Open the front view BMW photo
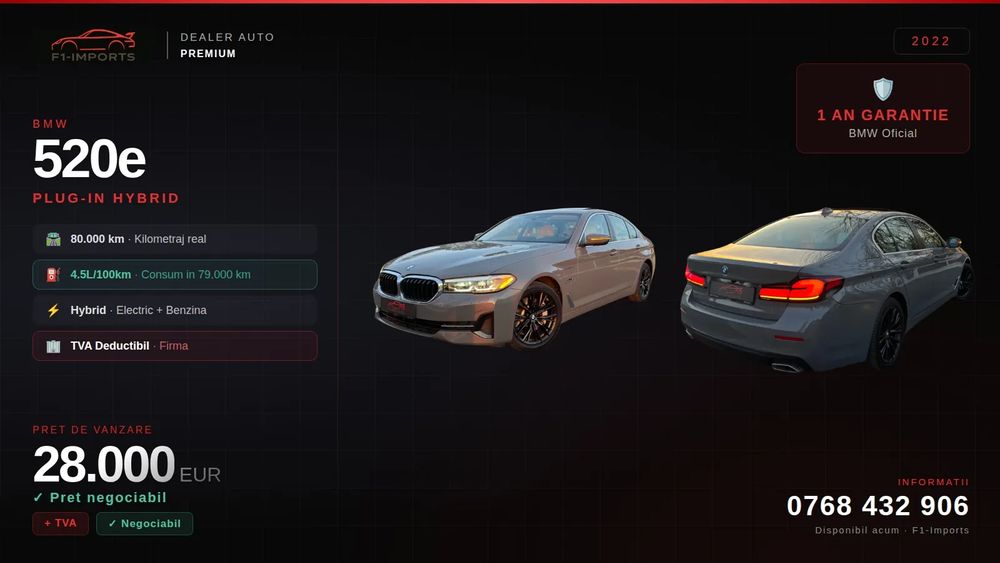 514,280
